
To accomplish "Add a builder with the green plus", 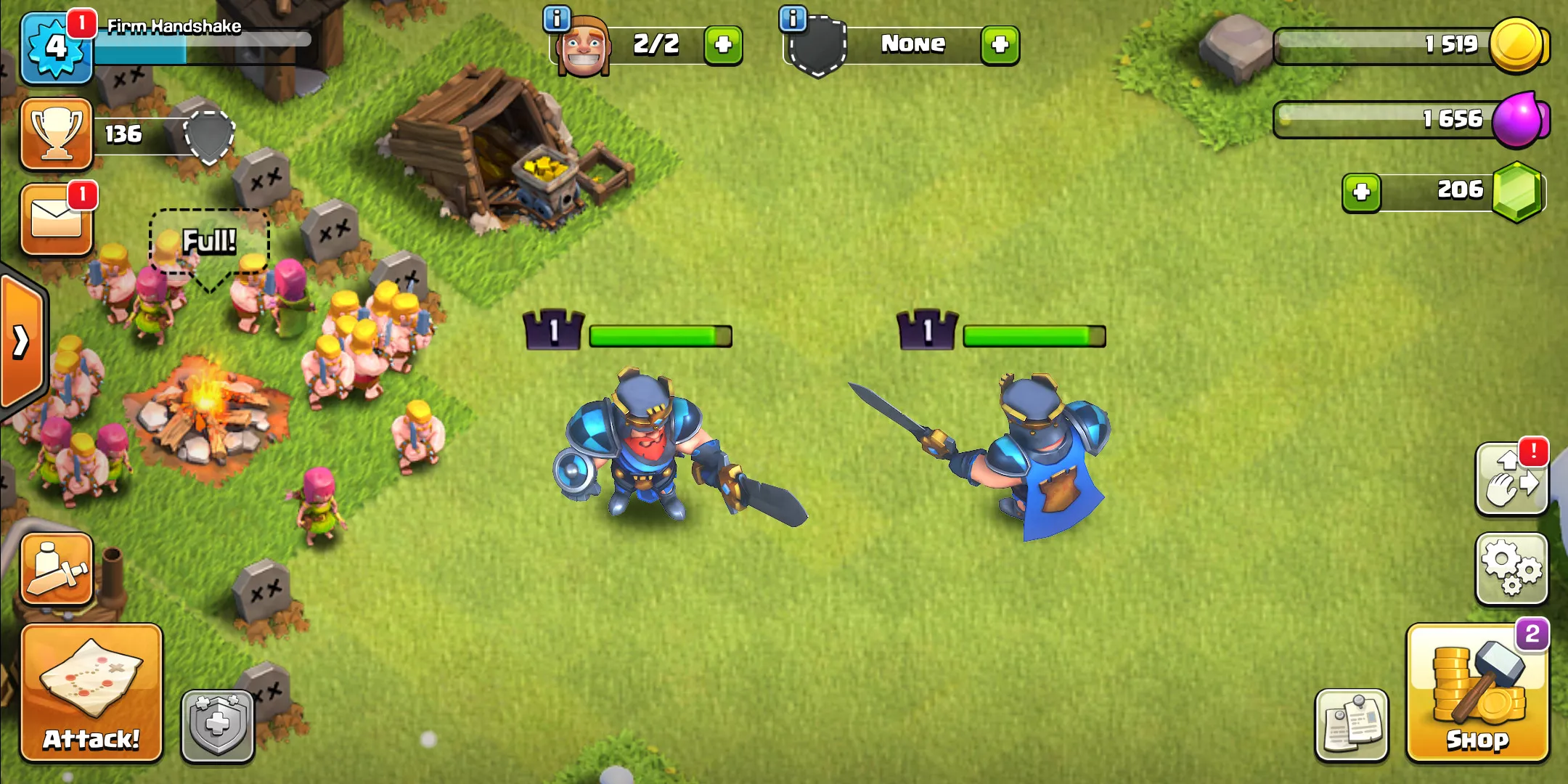I will (x=723, y=45).
